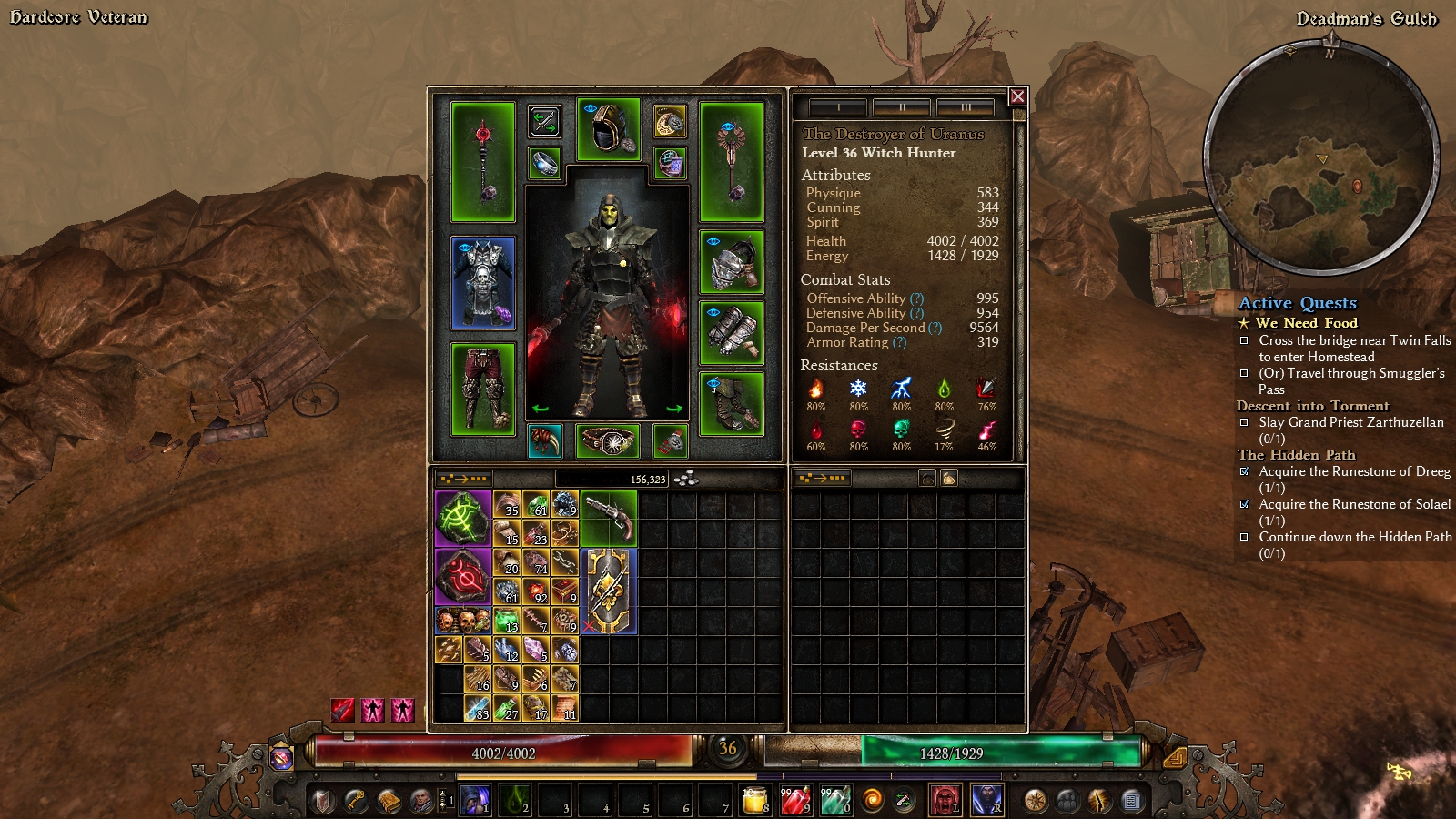Use the red health potion hotbar slot
Screen dimensions: 1456x819
(794, 800)
